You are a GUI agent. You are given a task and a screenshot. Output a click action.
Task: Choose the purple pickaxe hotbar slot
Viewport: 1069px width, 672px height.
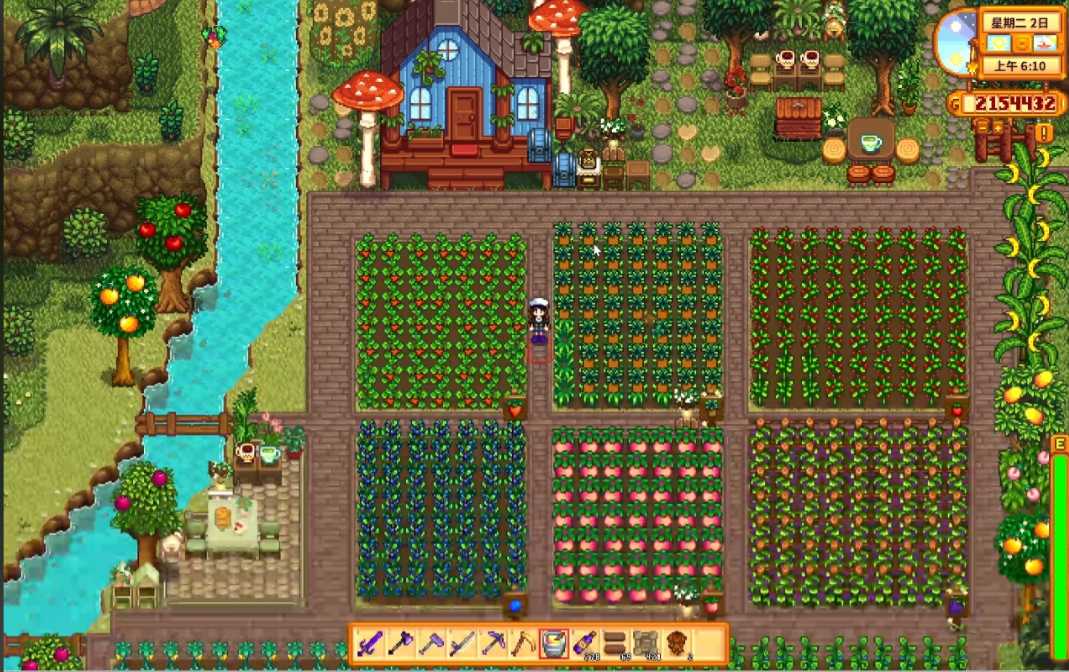[493, 644]
